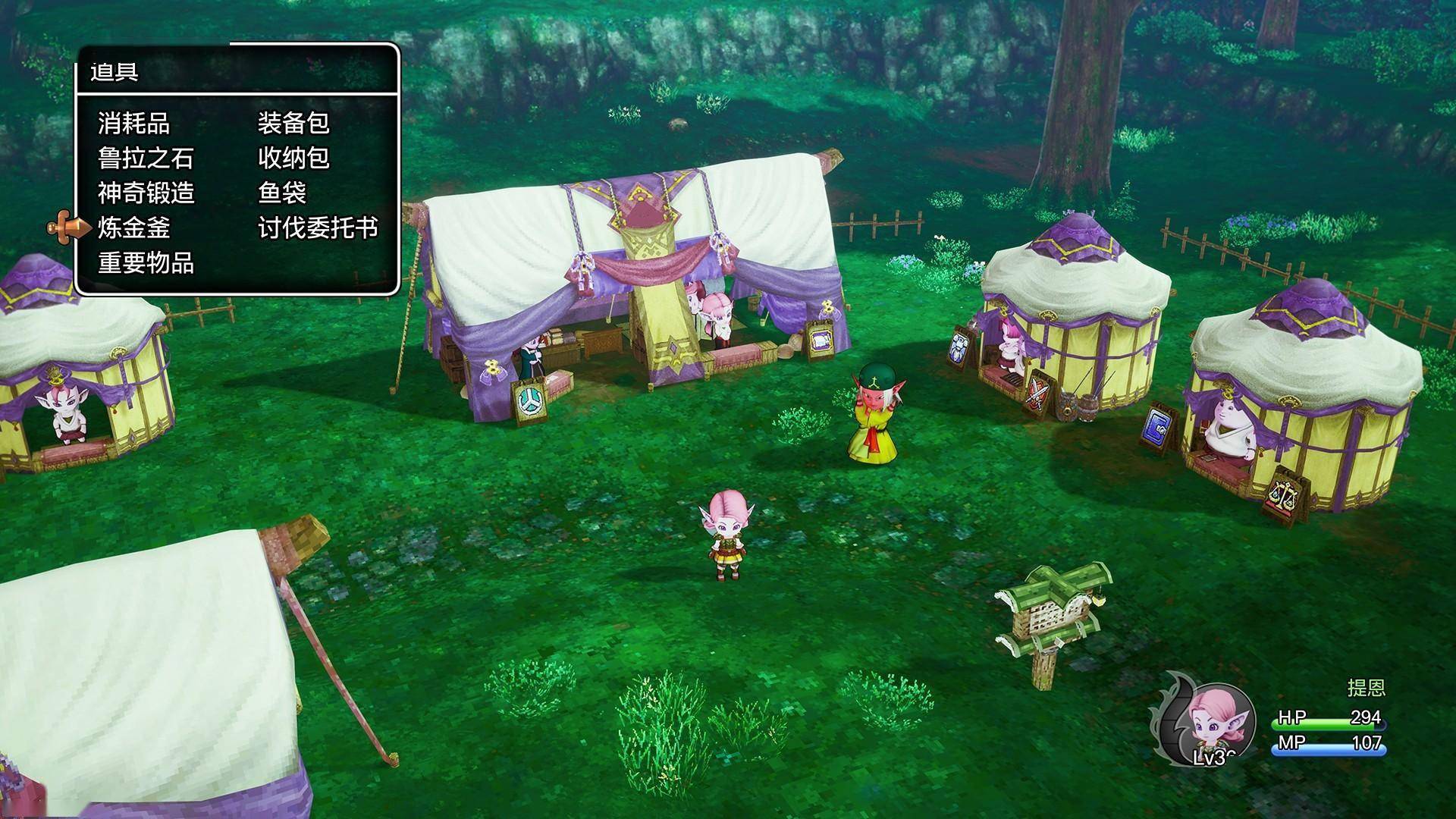The height and width of the screenshot is (819, 1456).
Task: Open the 装备包 equipment bag
Action: (293, 124)
